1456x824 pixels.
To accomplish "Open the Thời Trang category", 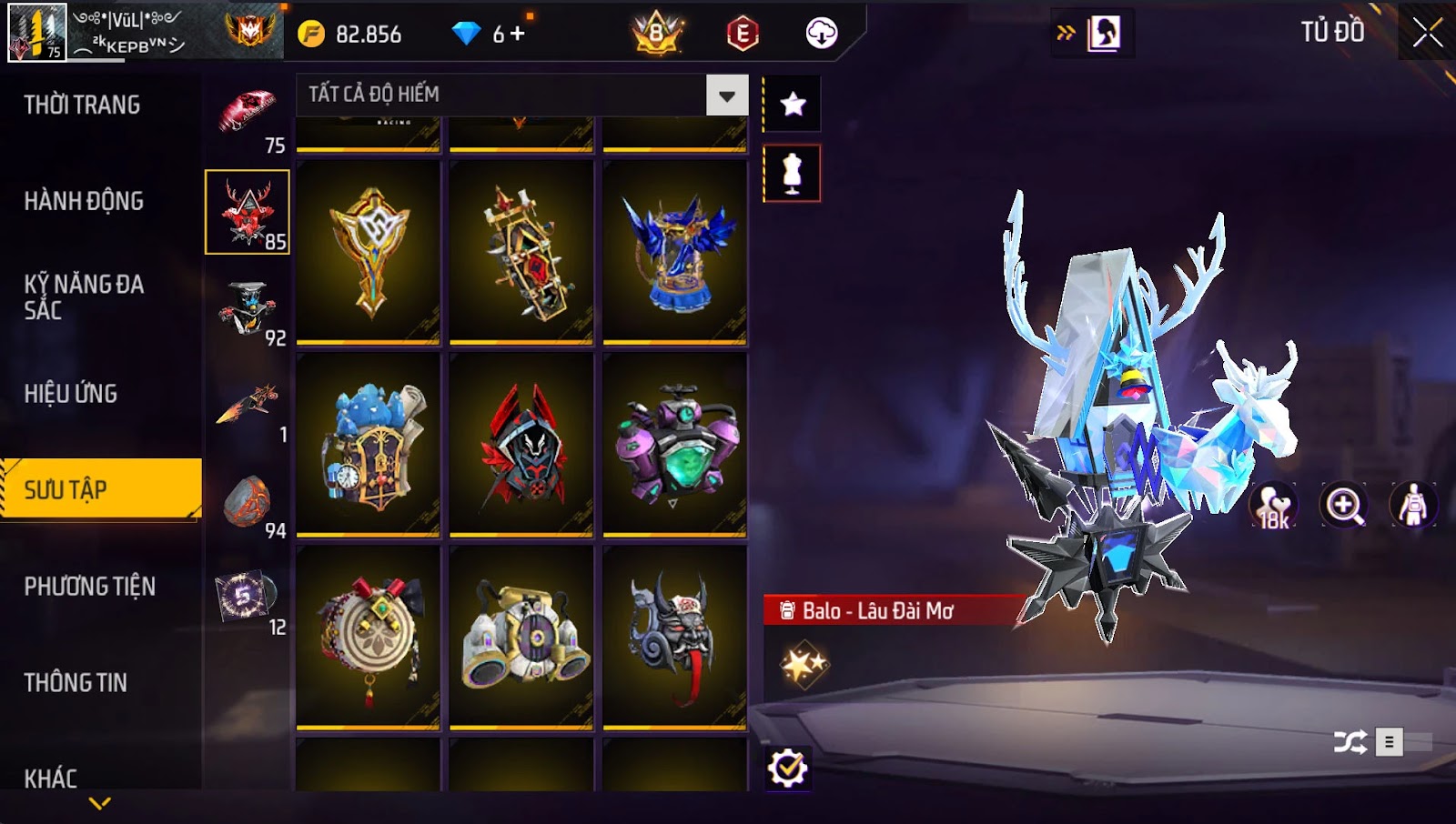I will 82,105.
